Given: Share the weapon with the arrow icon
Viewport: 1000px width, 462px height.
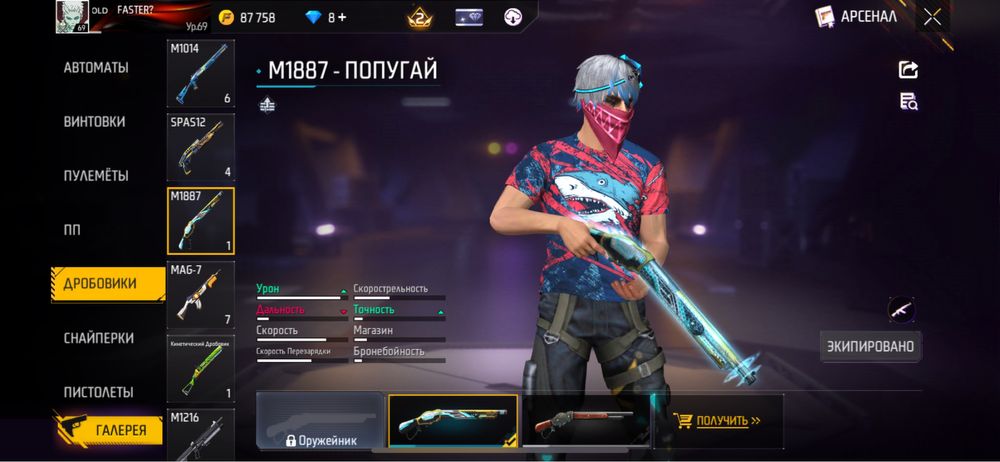Looking at the screenshot, I should (x=908, y=69).
